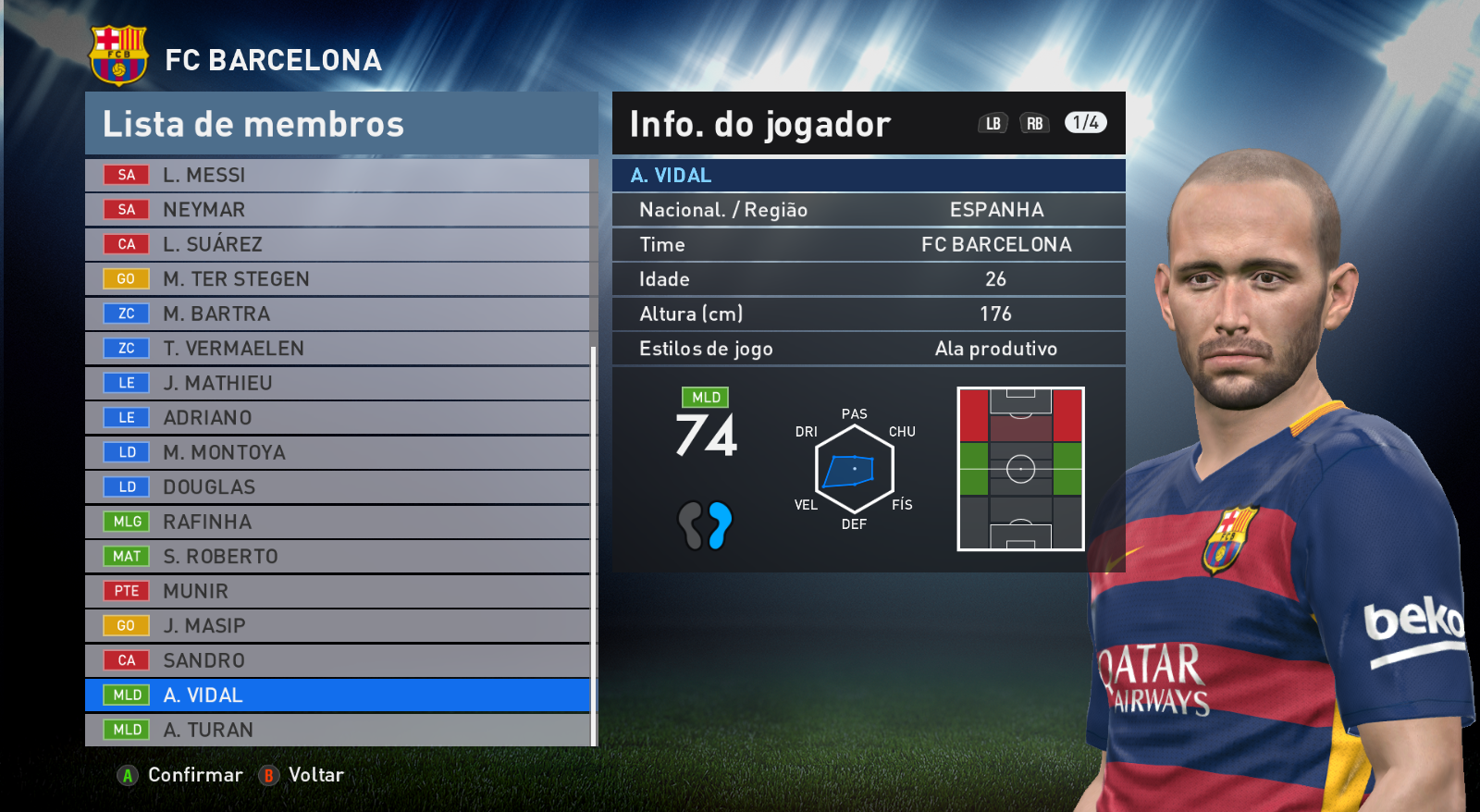Select L. Messi in the member list

[337, 175]
